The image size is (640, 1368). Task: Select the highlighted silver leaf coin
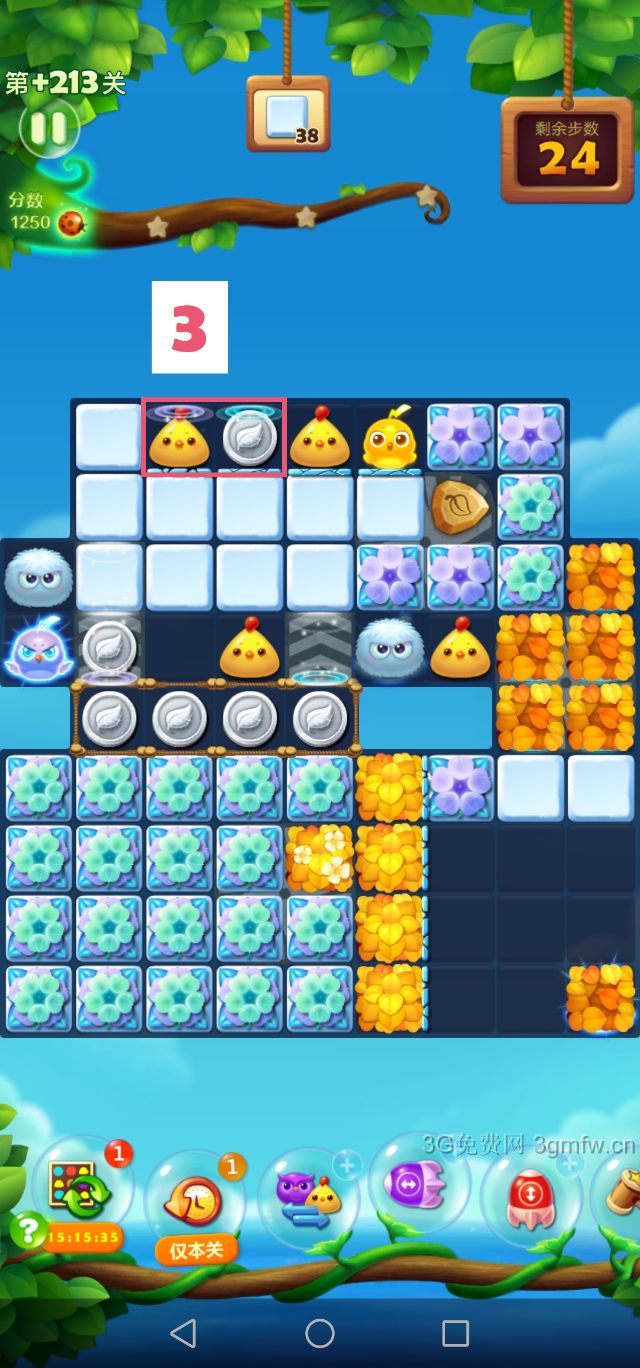pos(249,438)
